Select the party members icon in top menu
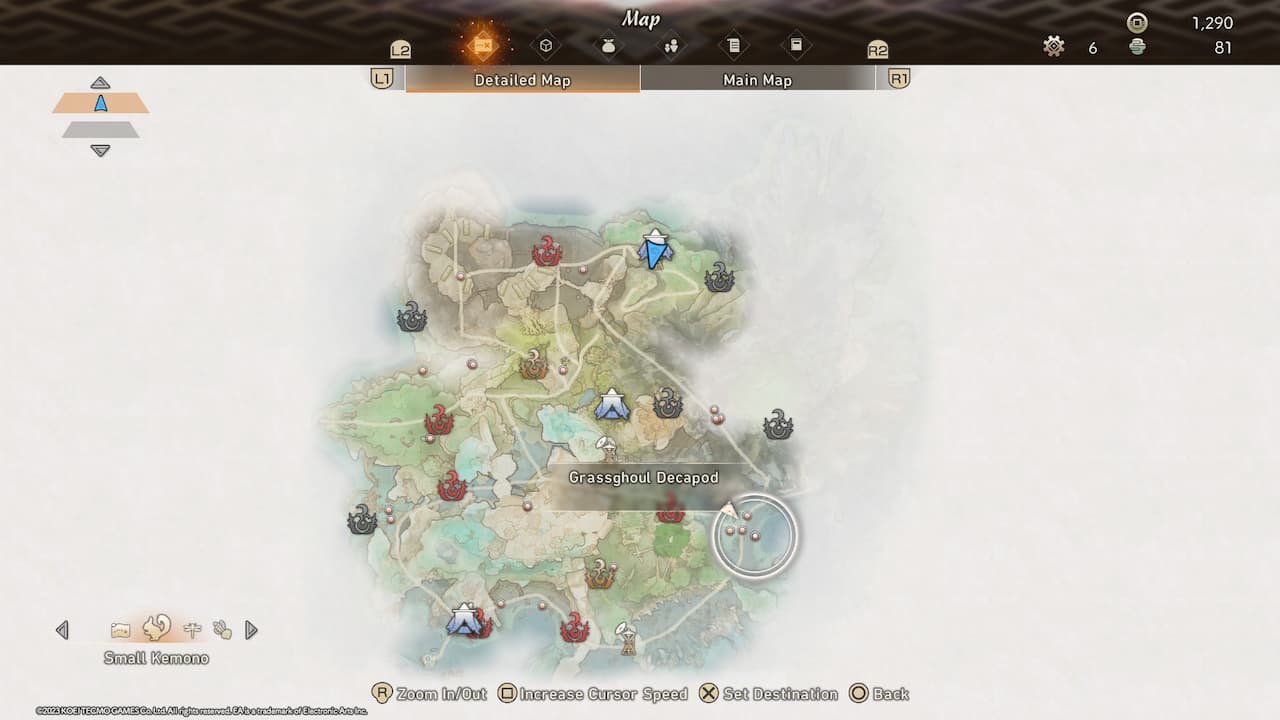Viewport: 1280px width, 720px height. coord(672,45)
